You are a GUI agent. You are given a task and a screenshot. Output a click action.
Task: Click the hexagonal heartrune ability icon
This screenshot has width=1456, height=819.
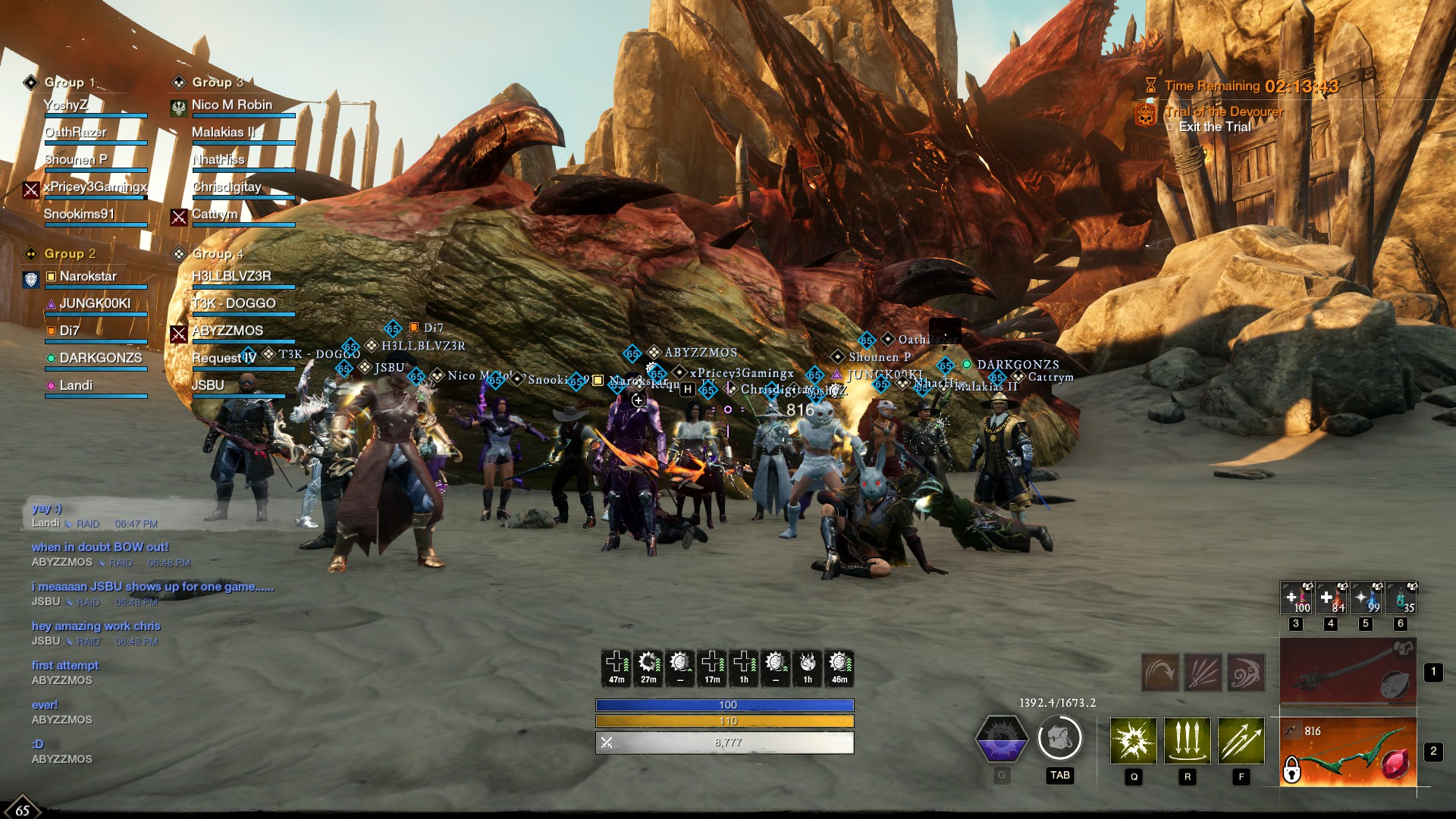(1002, 739)
